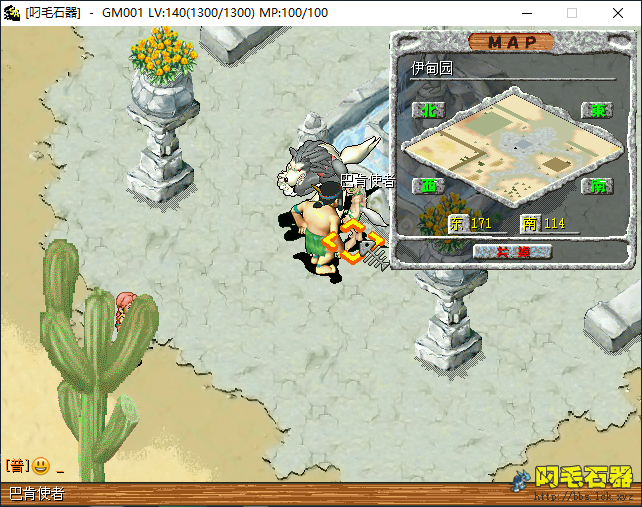Click the 北 (north) map button
Image resolution: width=642 pixels, height=507 pixels.
coord(430,110)
